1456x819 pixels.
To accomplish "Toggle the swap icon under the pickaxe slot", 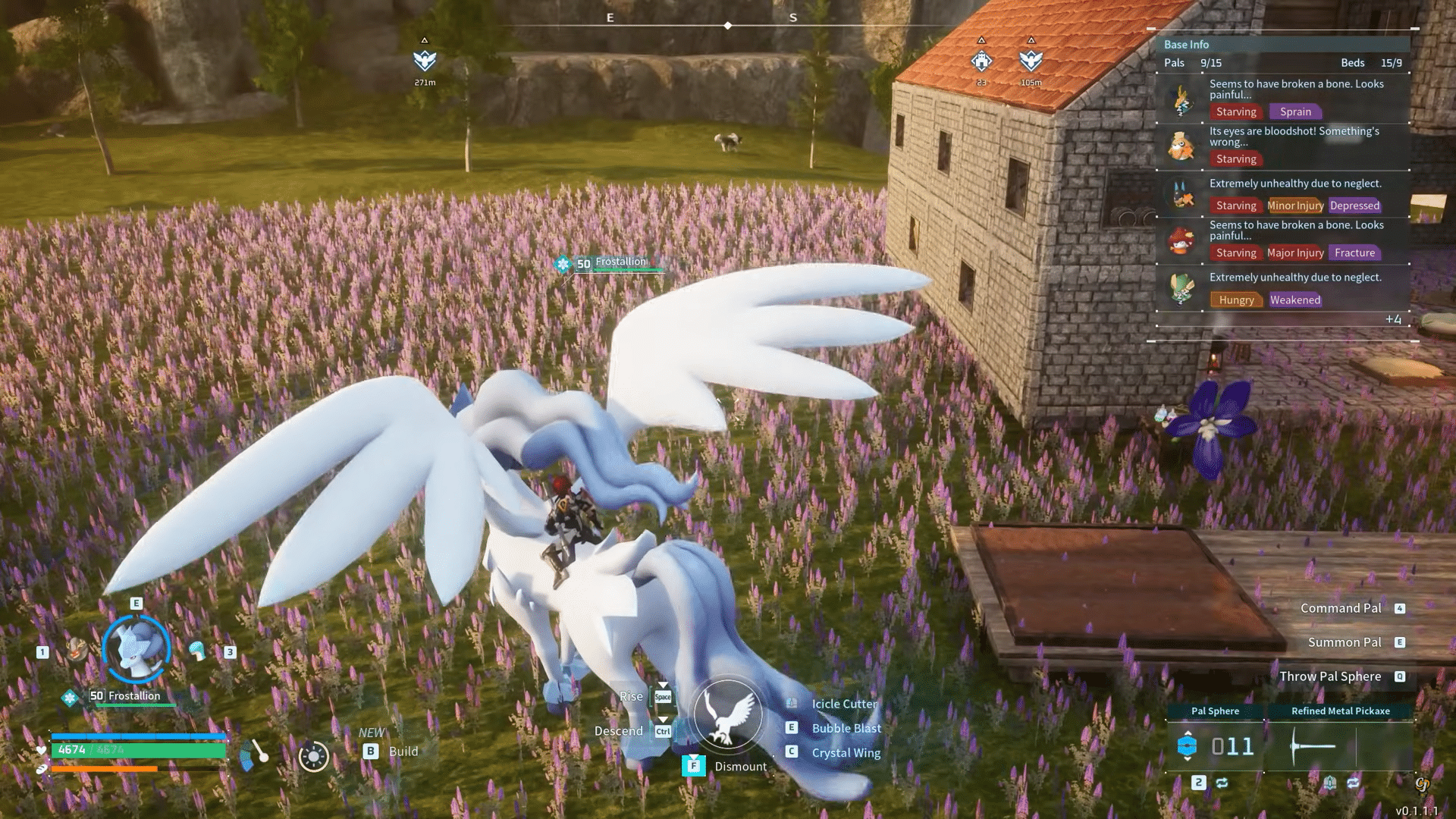I will 1353,783.
